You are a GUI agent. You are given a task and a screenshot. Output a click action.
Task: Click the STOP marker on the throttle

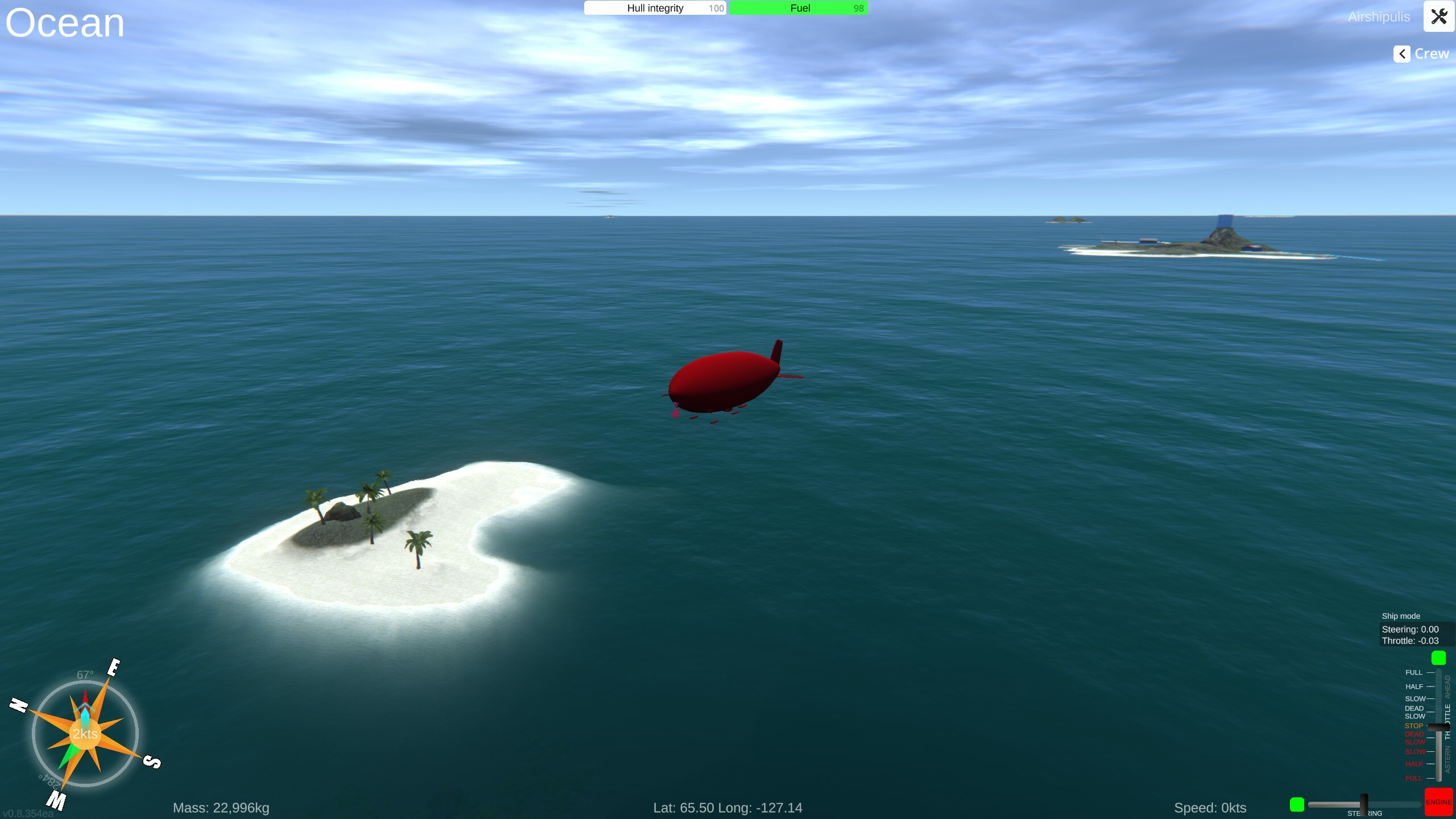click(x=1414, y=726)
